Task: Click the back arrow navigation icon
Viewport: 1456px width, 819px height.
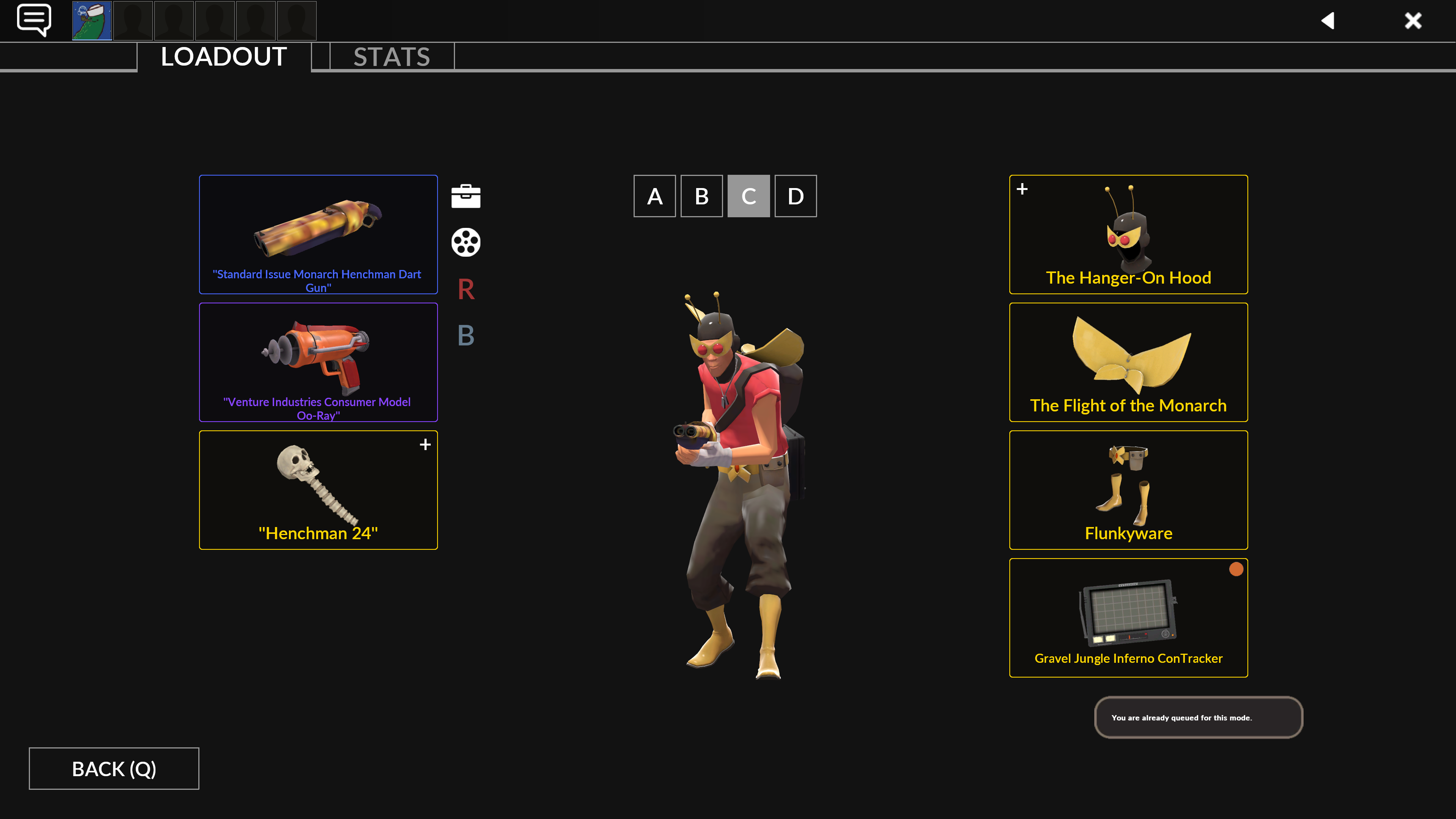Action: click(x=1328, y=21)
